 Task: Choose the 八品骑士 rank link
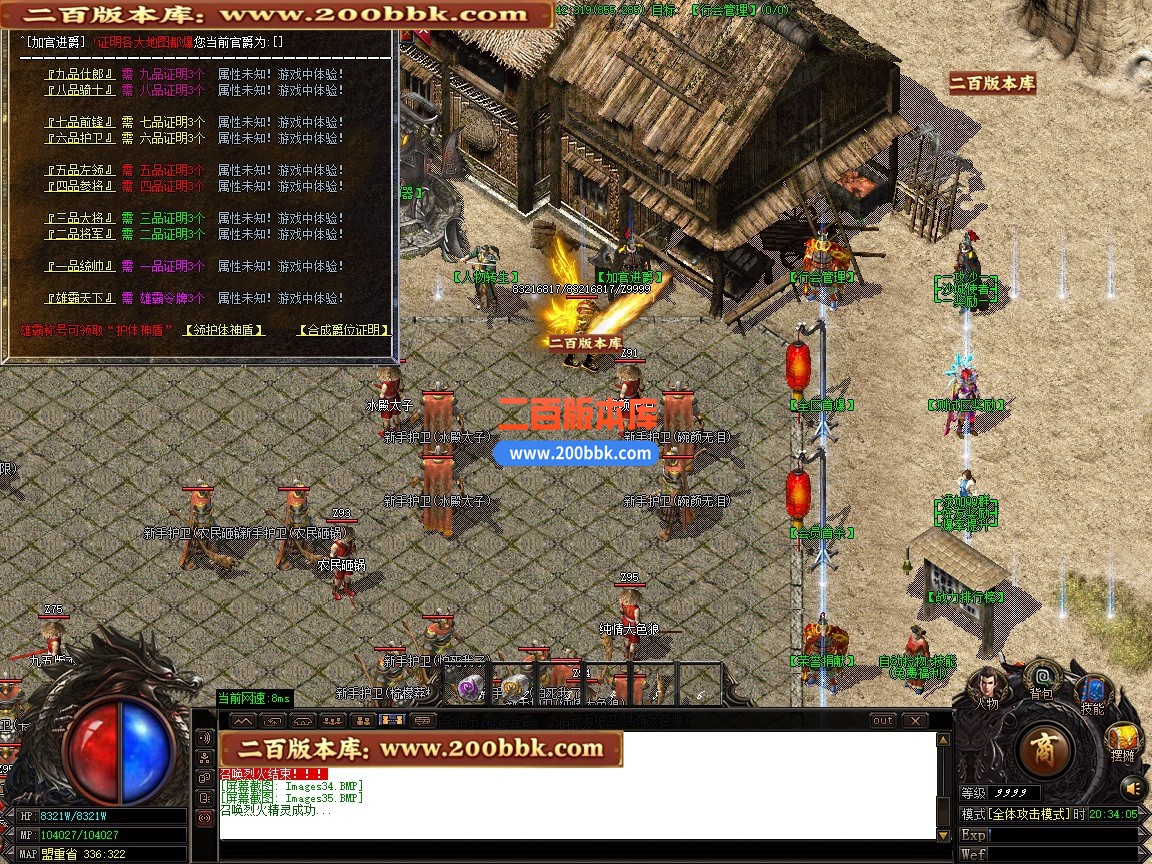81,90
